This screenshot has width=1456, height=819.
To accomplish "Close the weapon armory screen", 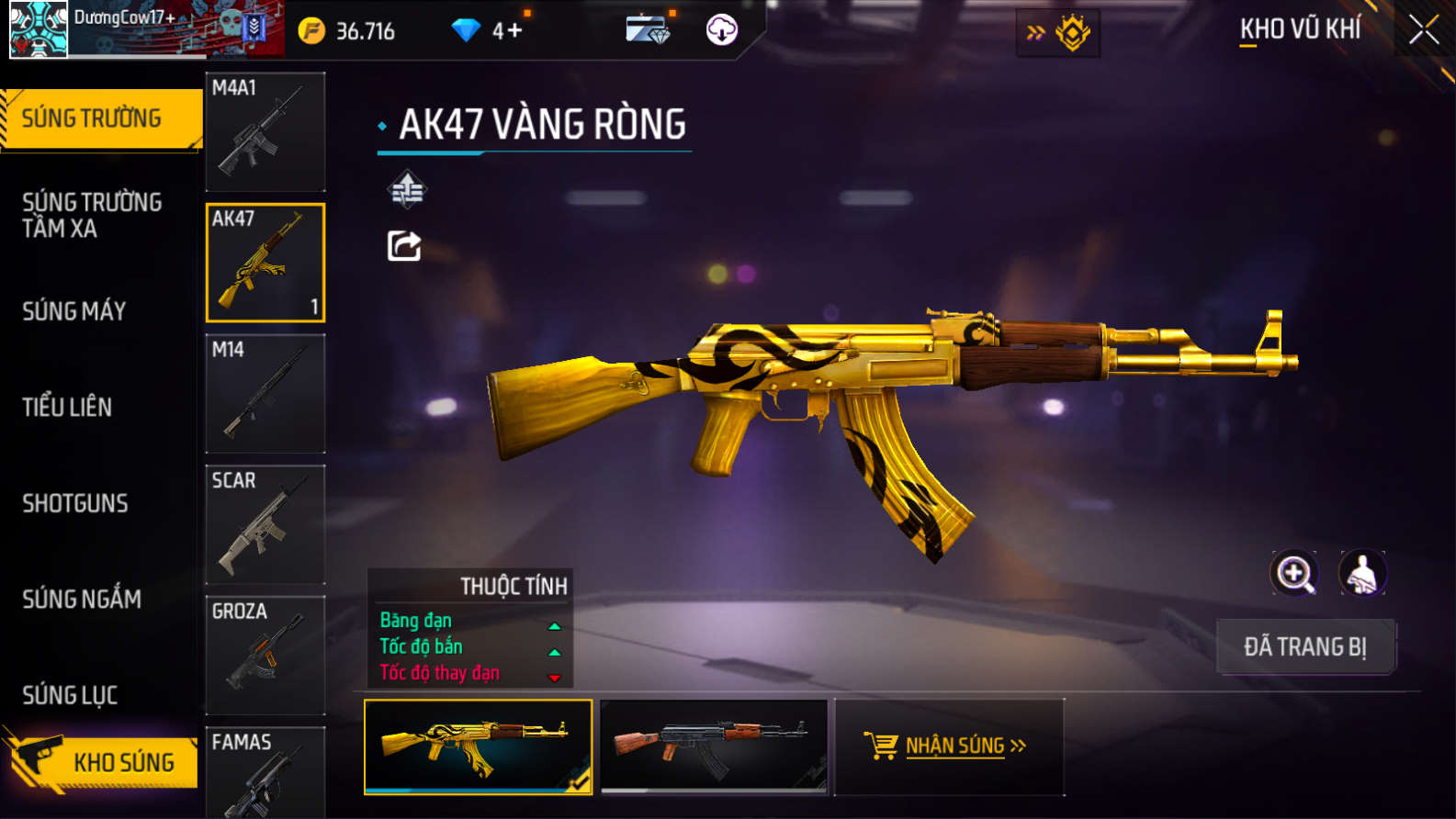I will [1423, 30].
